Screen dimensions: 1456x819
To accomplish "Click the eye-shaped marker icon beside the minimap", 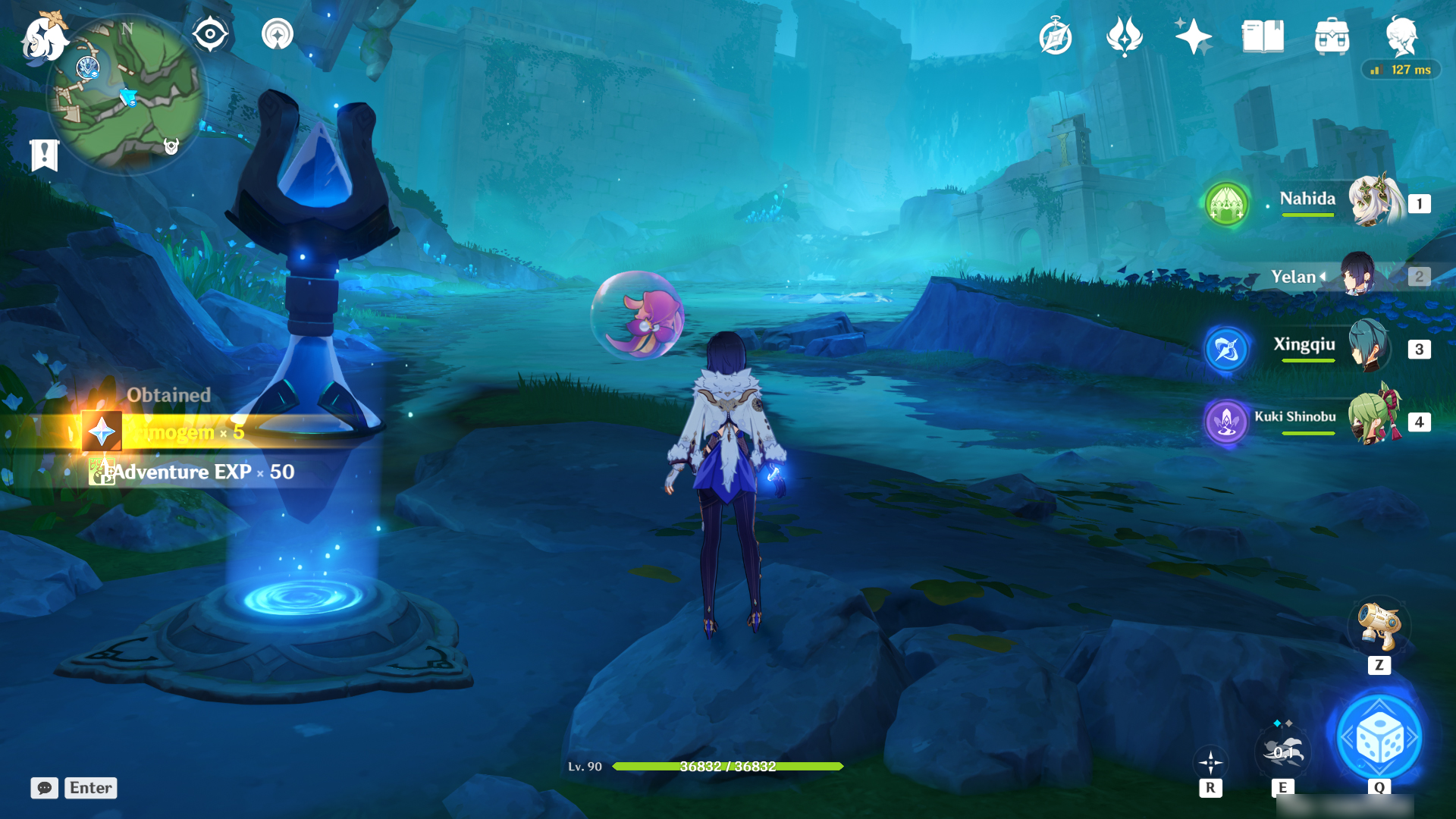I will click(210, 33).
